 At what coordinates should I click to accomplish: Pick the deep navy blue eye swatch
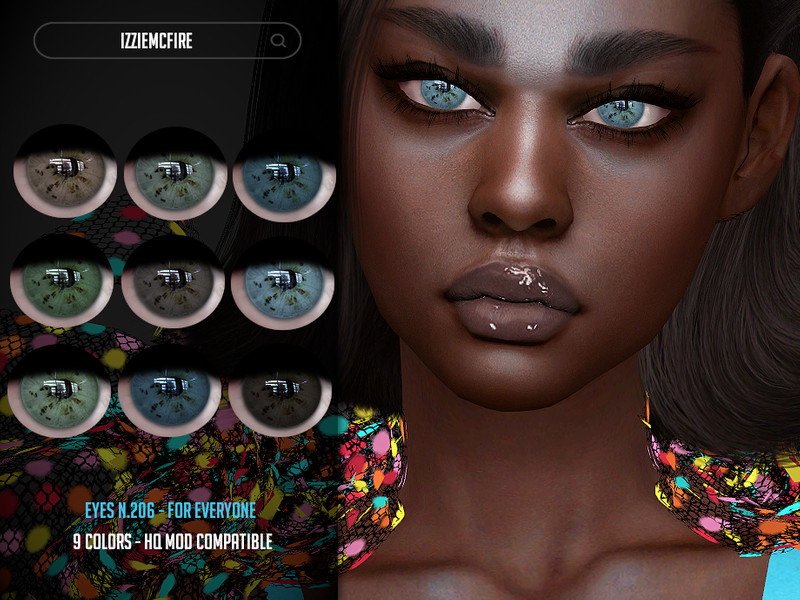click(171, 392)
